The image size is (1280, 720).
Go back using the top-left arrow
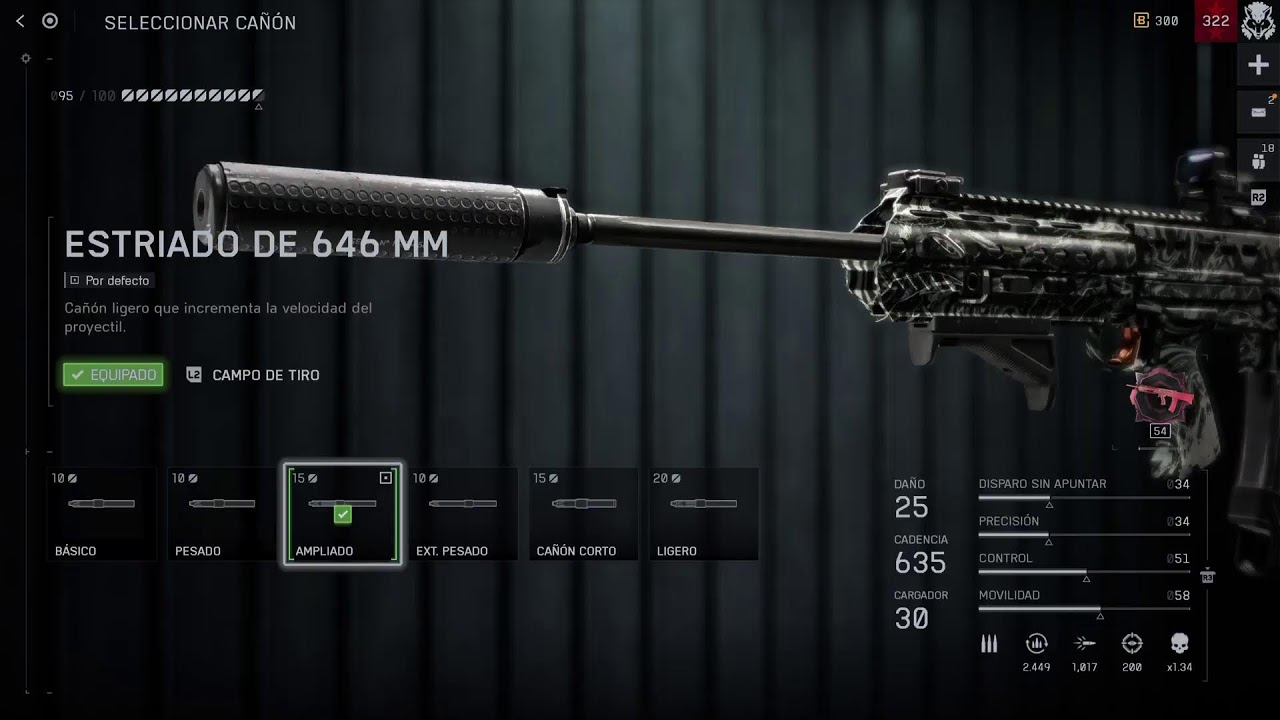pos(20,21)
